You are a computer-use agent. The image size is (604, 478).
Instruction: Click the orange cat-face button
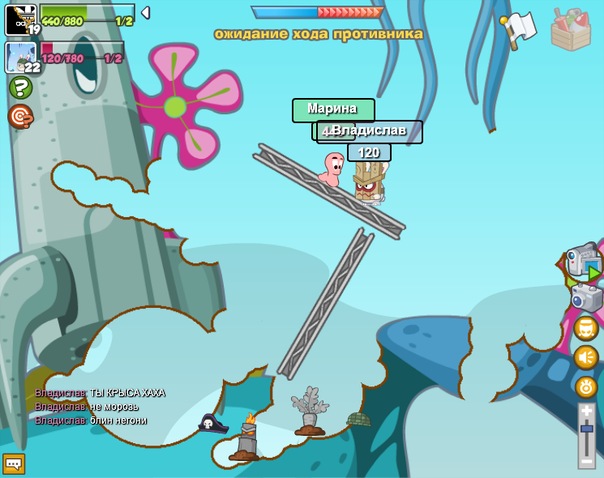(586, 327)
